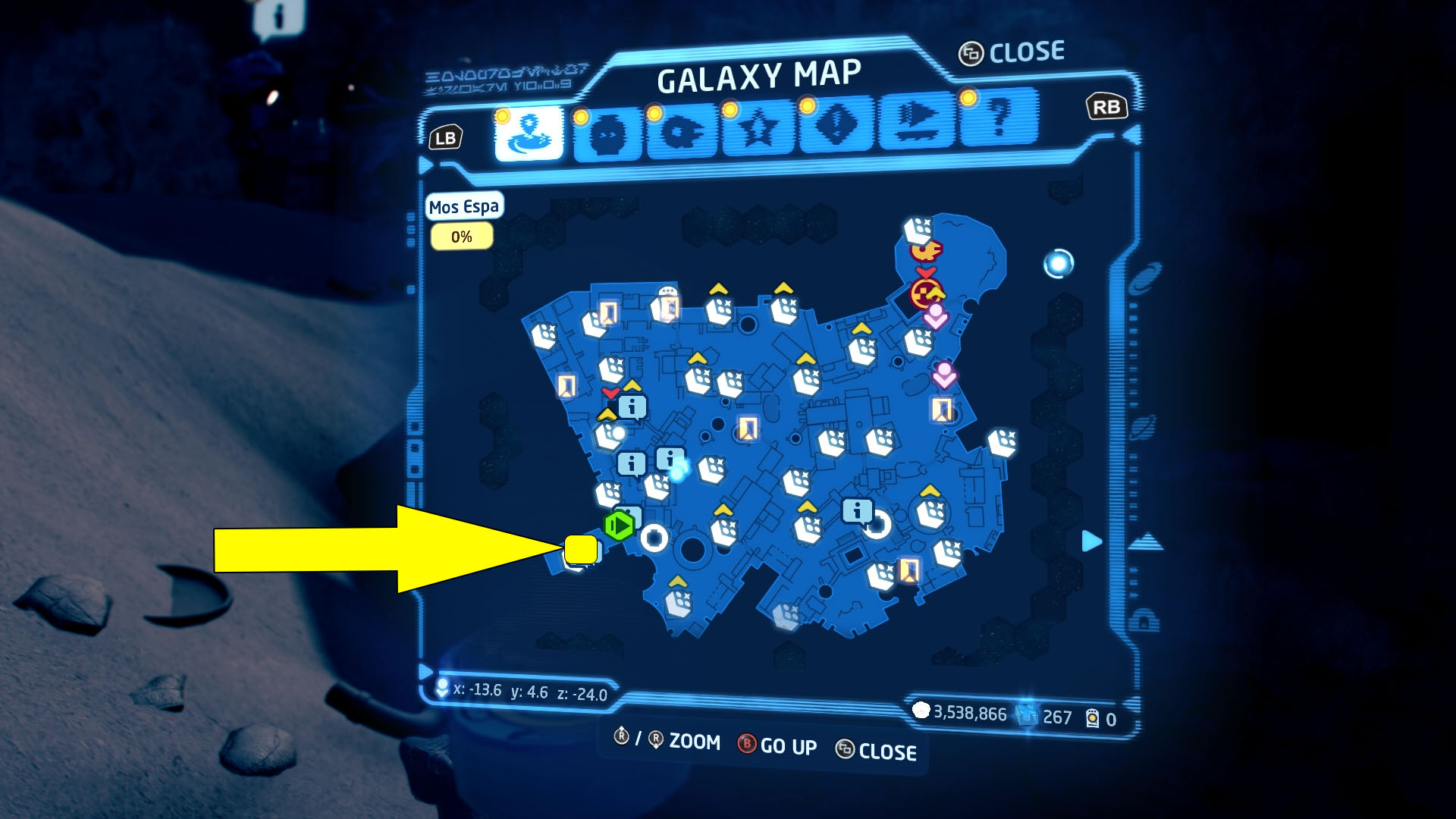Viewport: 1456px width, 819px height.
Task: Click the Mos Espa location label
Action: tap(463, 206)
